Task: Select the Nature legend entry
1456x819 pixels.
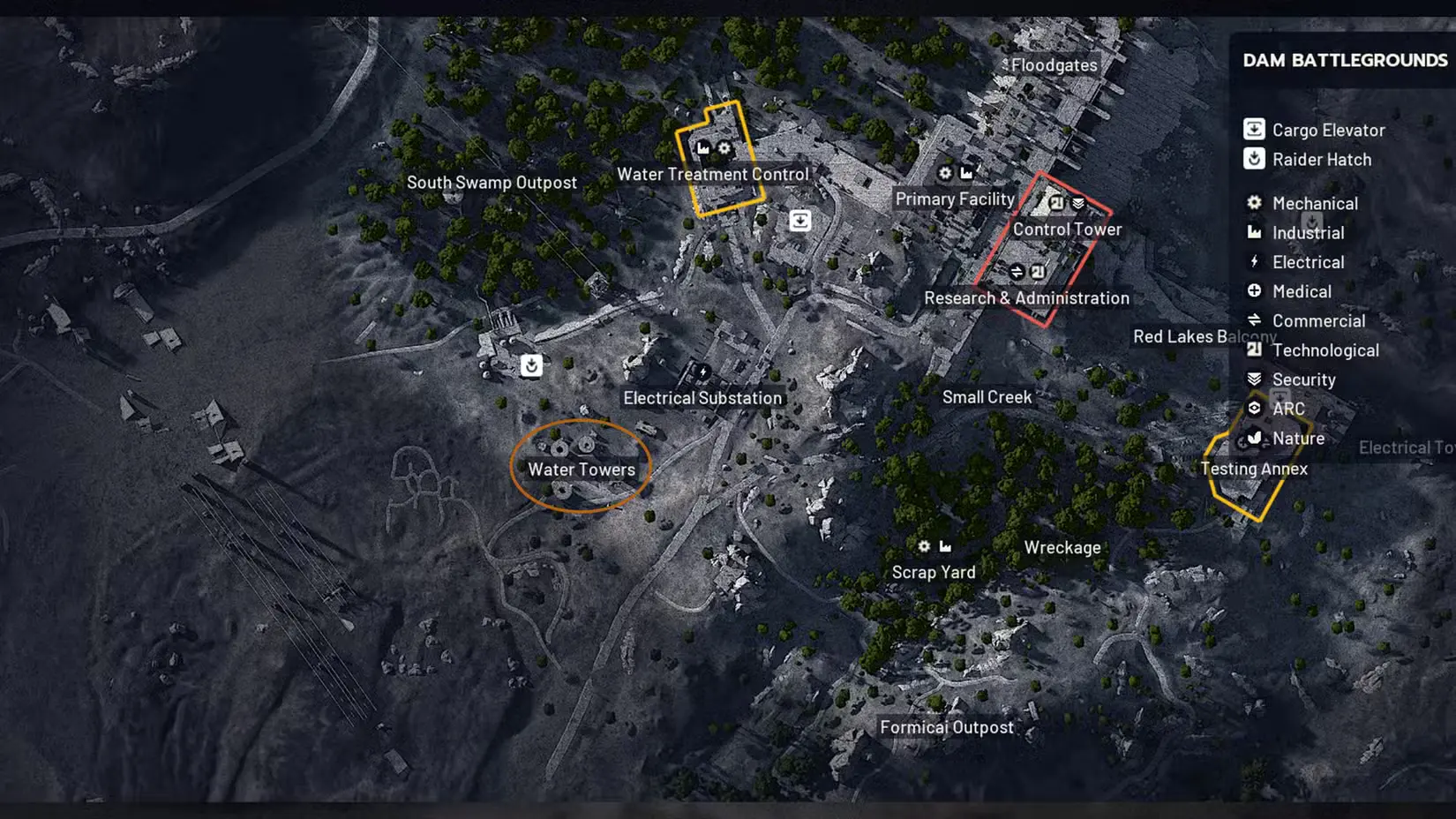Action: pos(1285,439)
